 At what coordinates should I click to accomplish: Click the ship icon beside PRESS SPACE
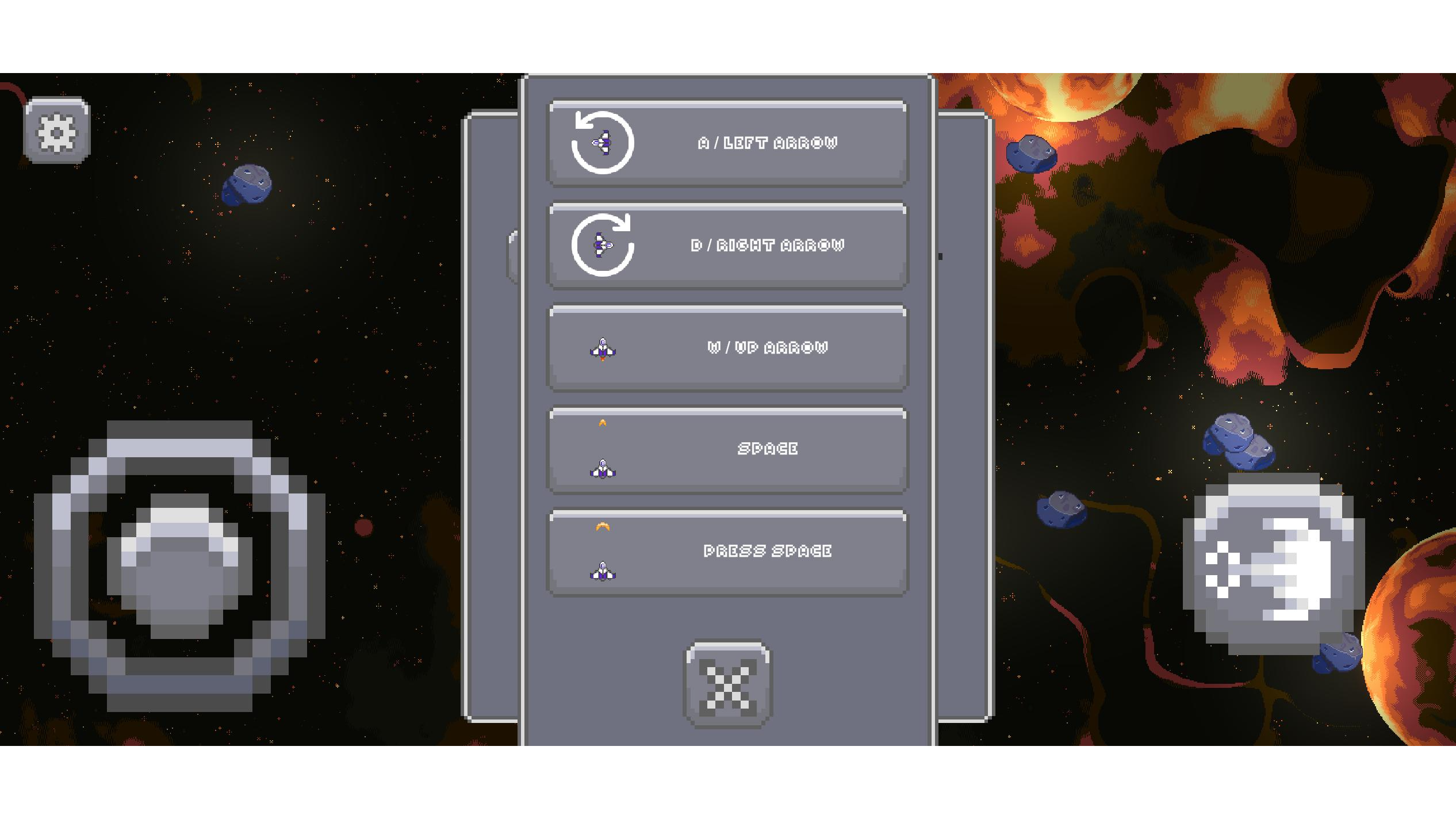pyautogui.click(x=602, y=571)
